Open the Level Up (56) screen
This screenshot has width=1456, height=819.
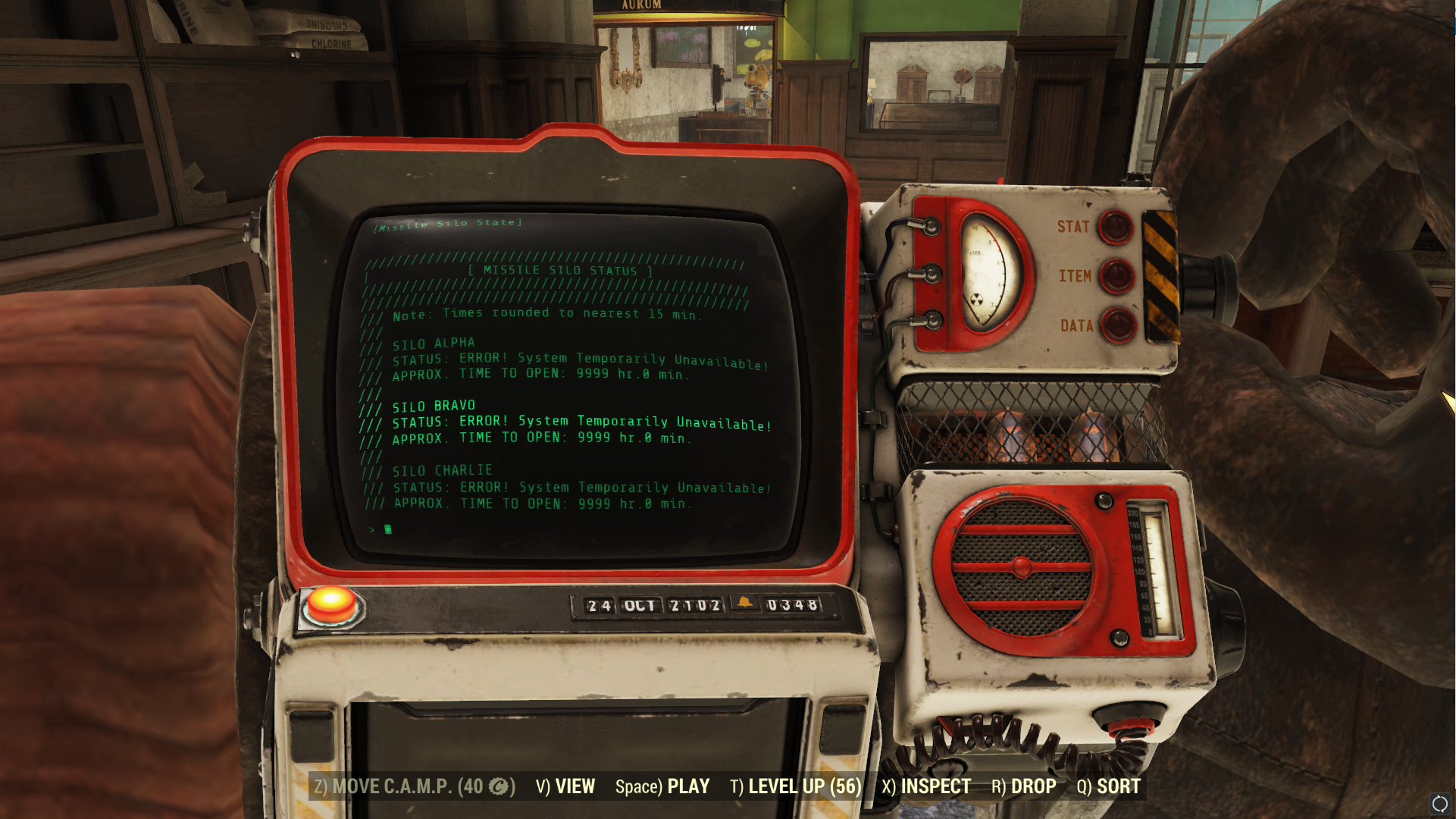796,787
